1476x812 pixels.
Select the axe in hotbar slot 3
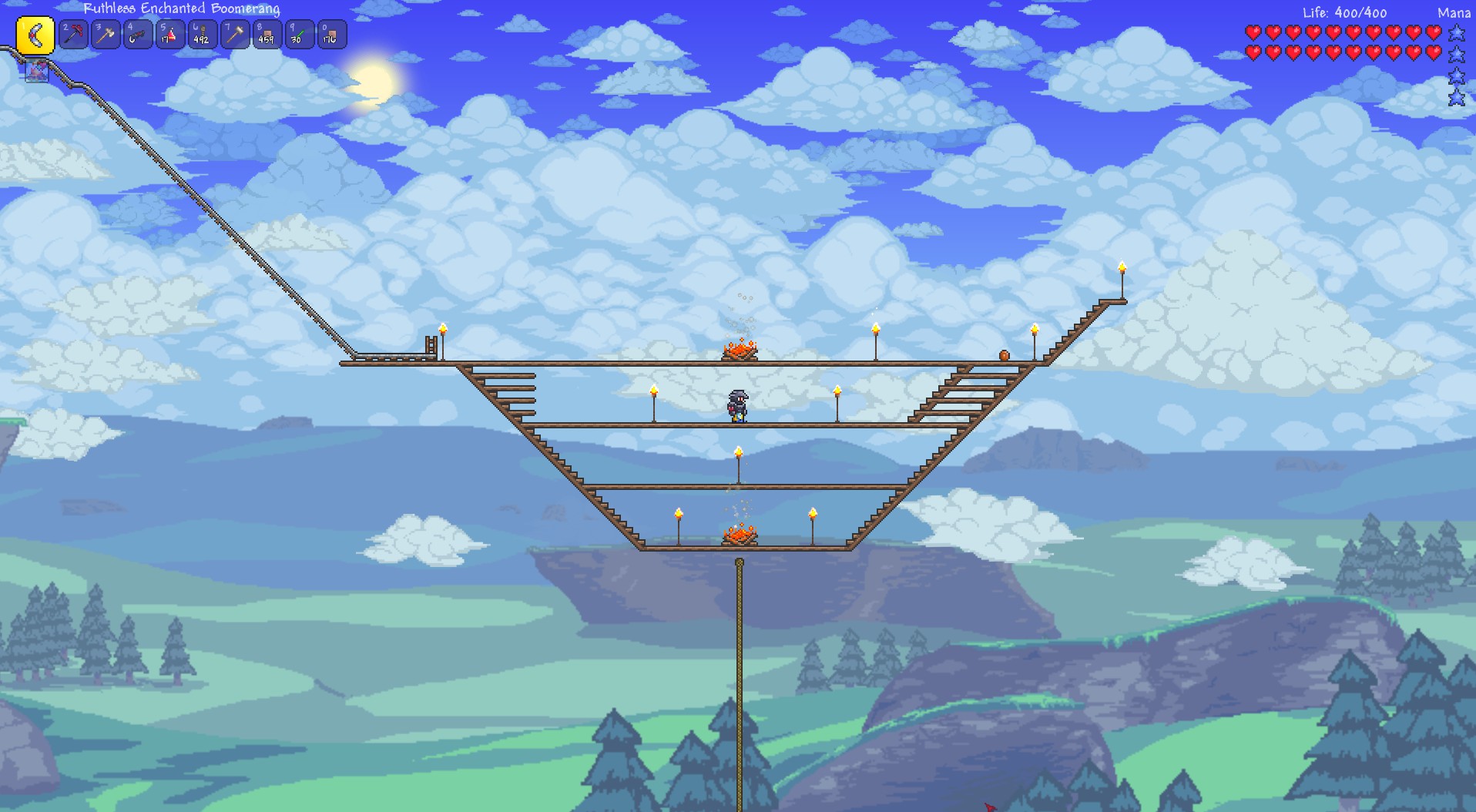click(x=106, y=35)
